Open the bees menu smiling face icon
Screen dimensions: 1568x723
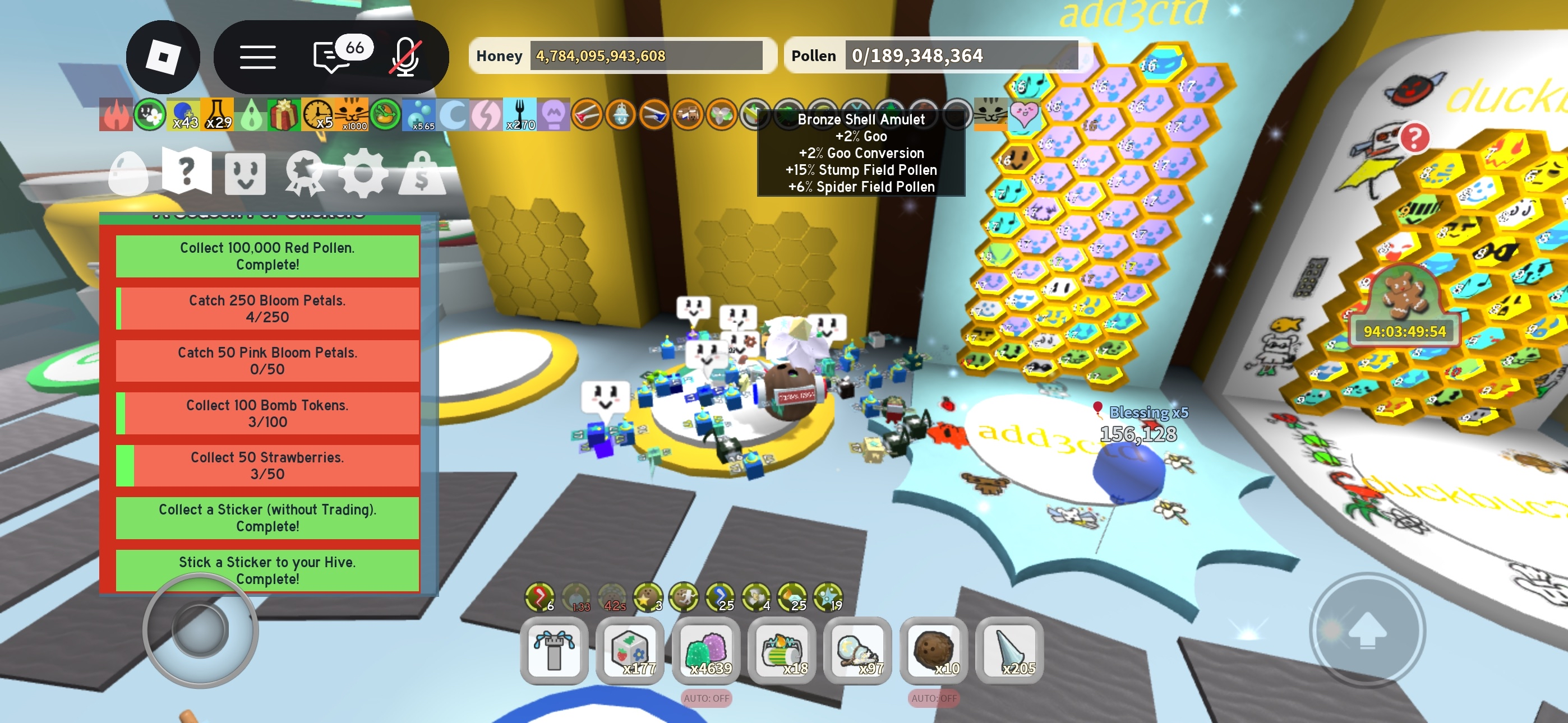[245, 173]
